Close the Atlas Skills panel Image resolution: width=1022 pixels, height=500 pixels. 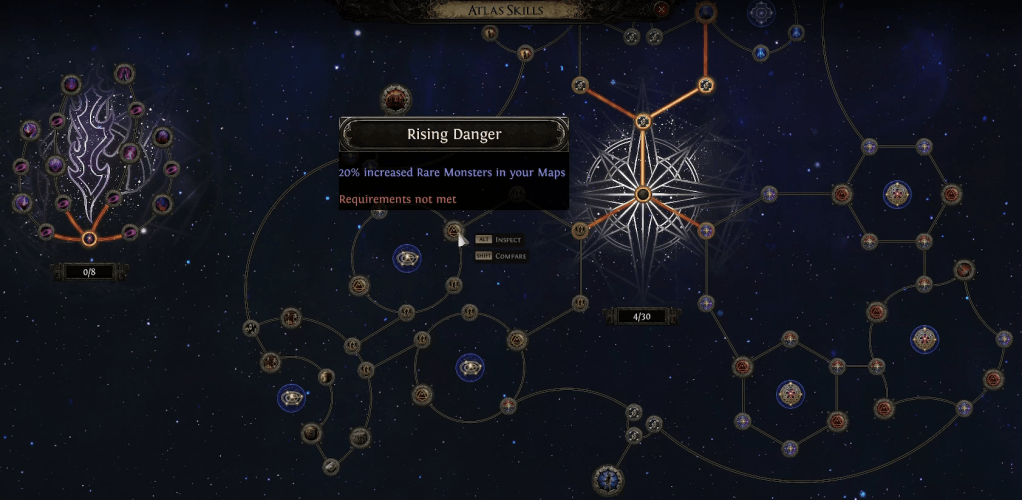coord(660,10)
